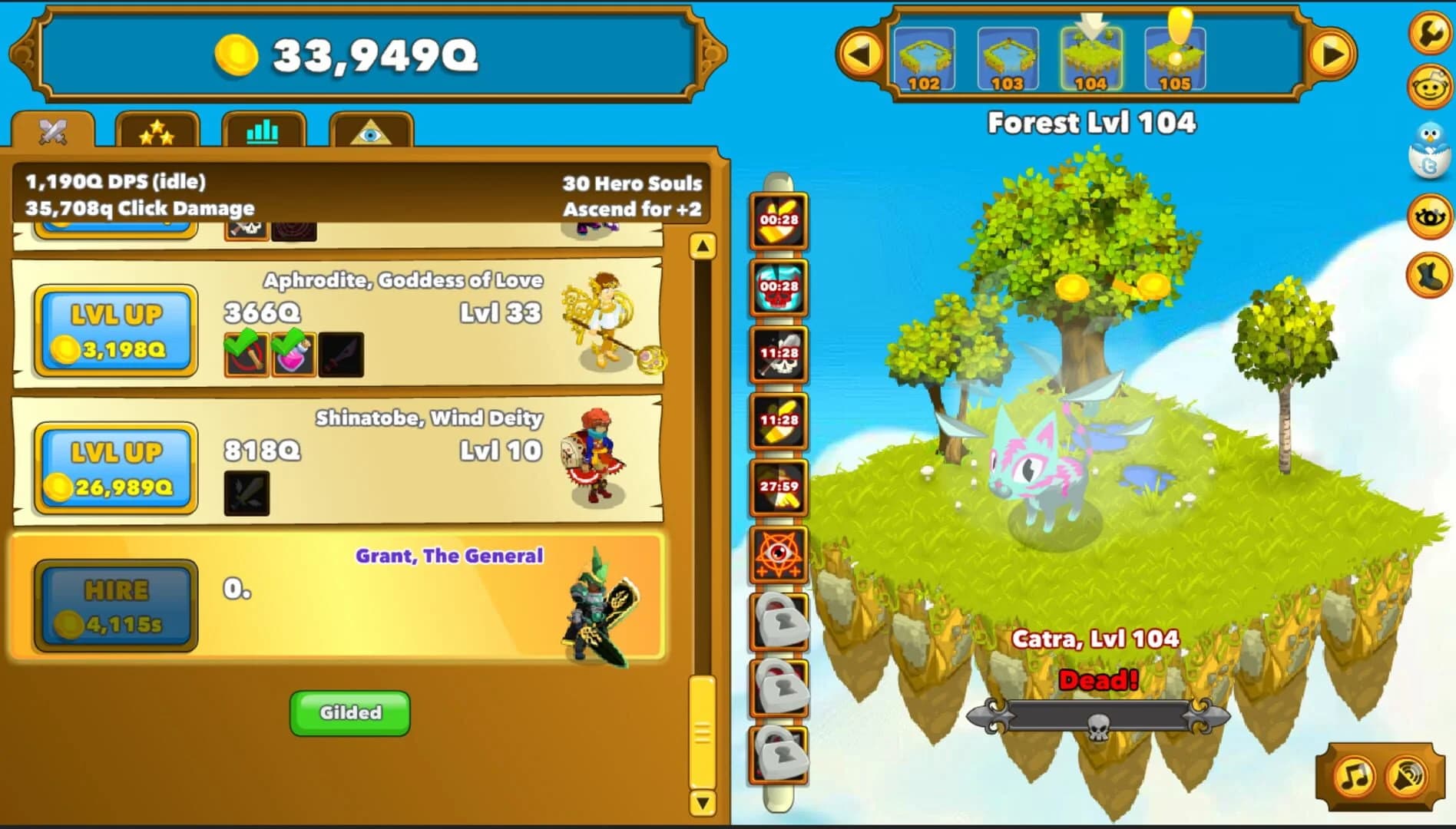The image size is (1456, 829).
Task: Click the eye coin icon
Action: 1430,217
